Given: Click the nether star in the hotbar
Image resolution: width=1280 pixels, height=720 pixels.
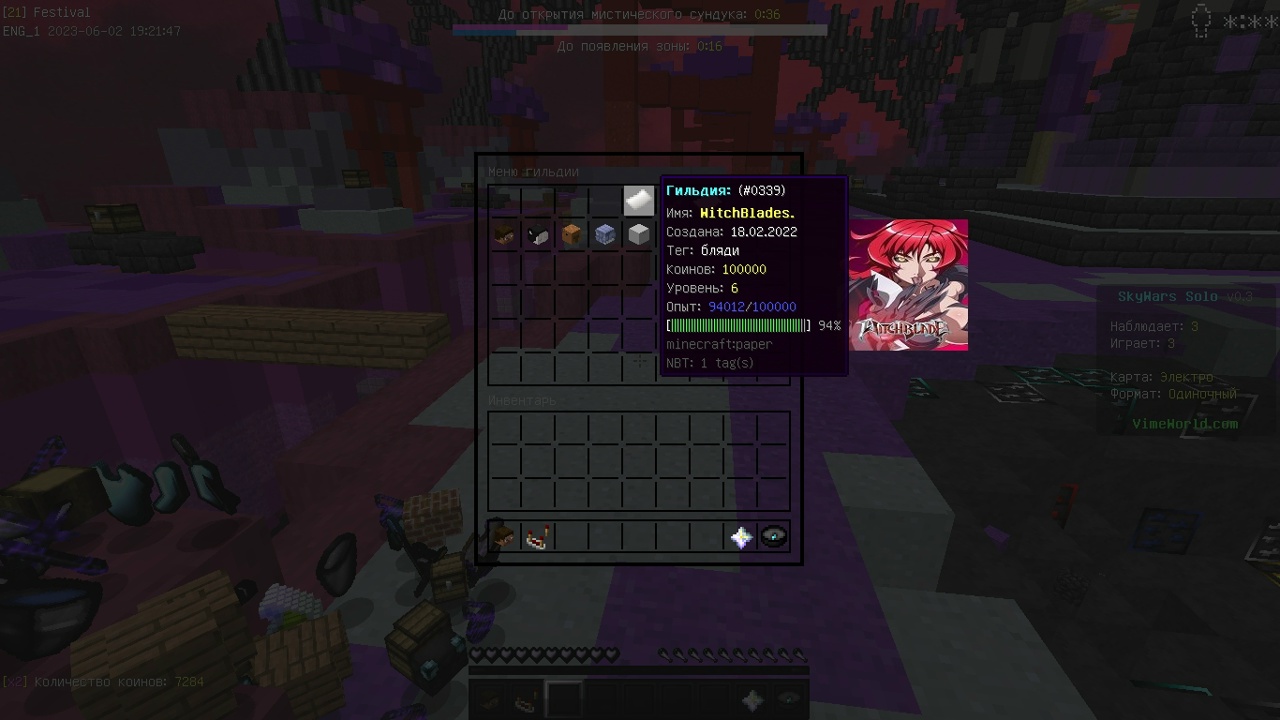Looking at the screenshot, I should 741,536.
